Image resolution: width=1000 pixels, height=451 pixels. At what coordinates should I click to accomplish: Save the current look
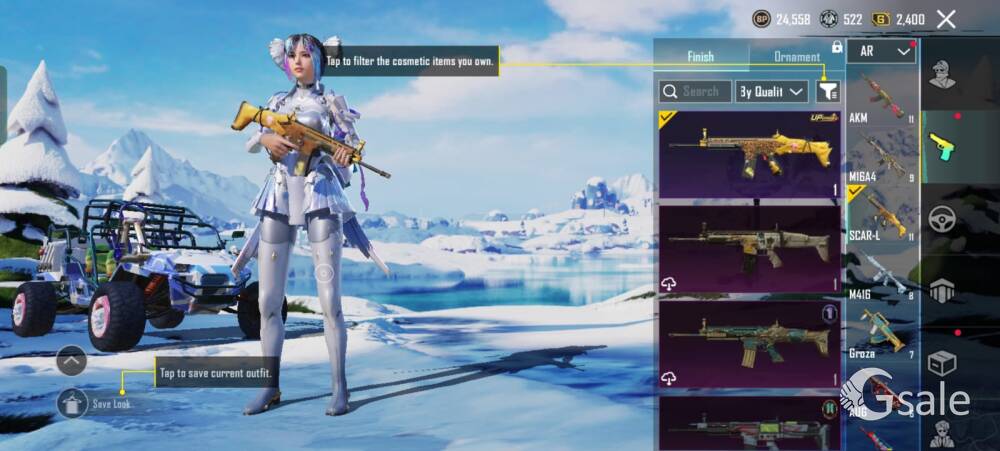73,403
